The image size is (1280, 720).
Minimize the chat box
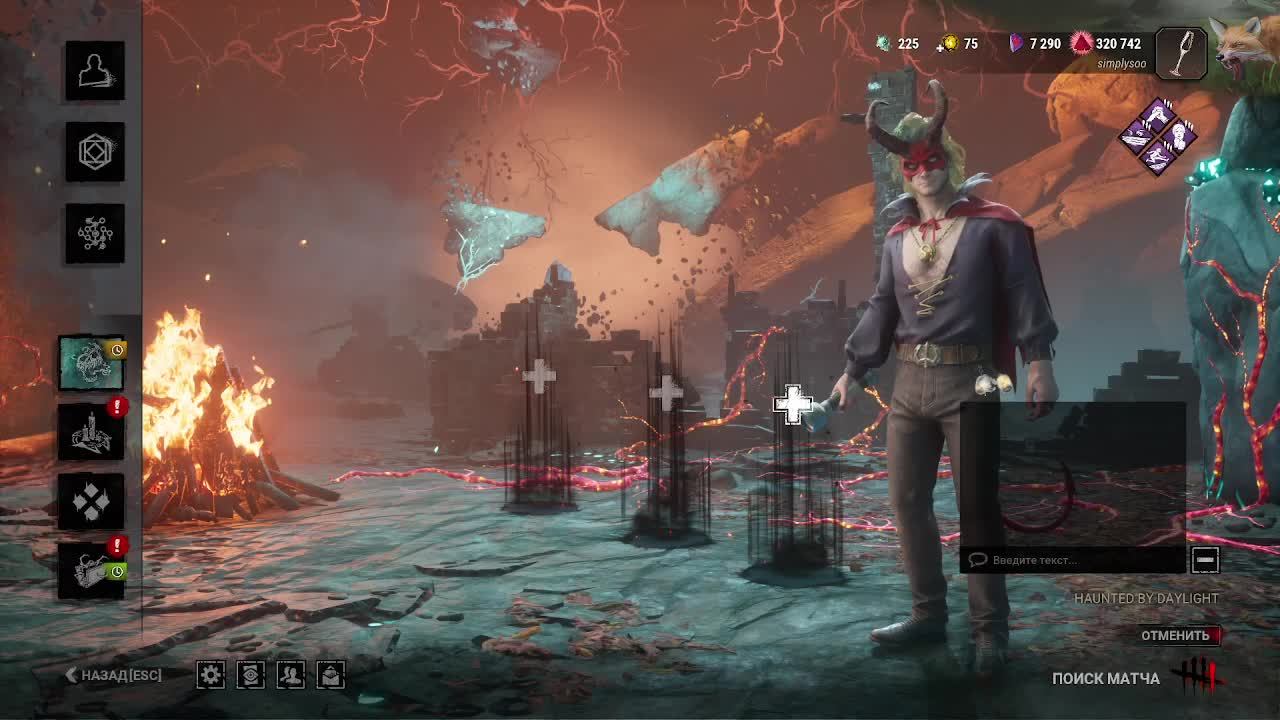(1205, 560)
